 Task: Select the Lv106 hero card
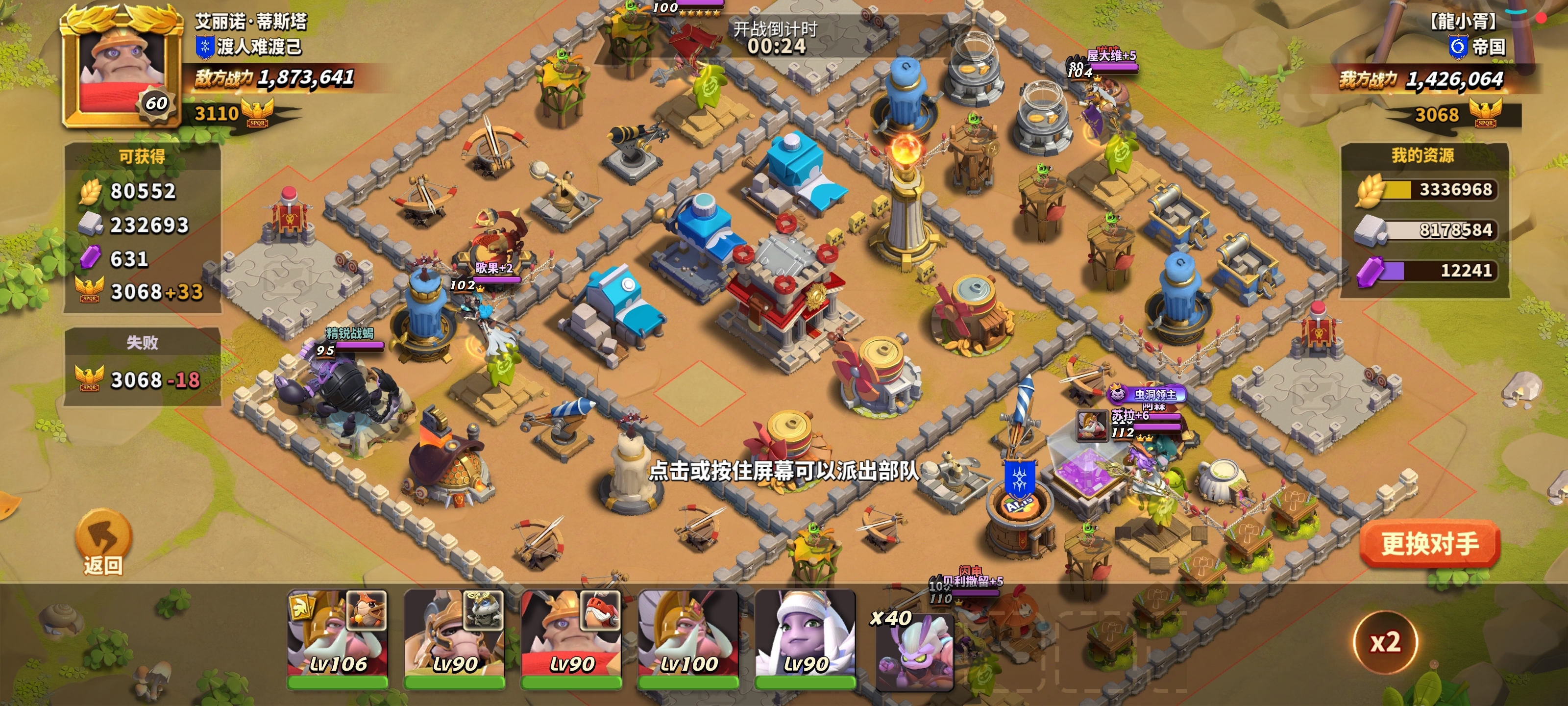point(337,638)
